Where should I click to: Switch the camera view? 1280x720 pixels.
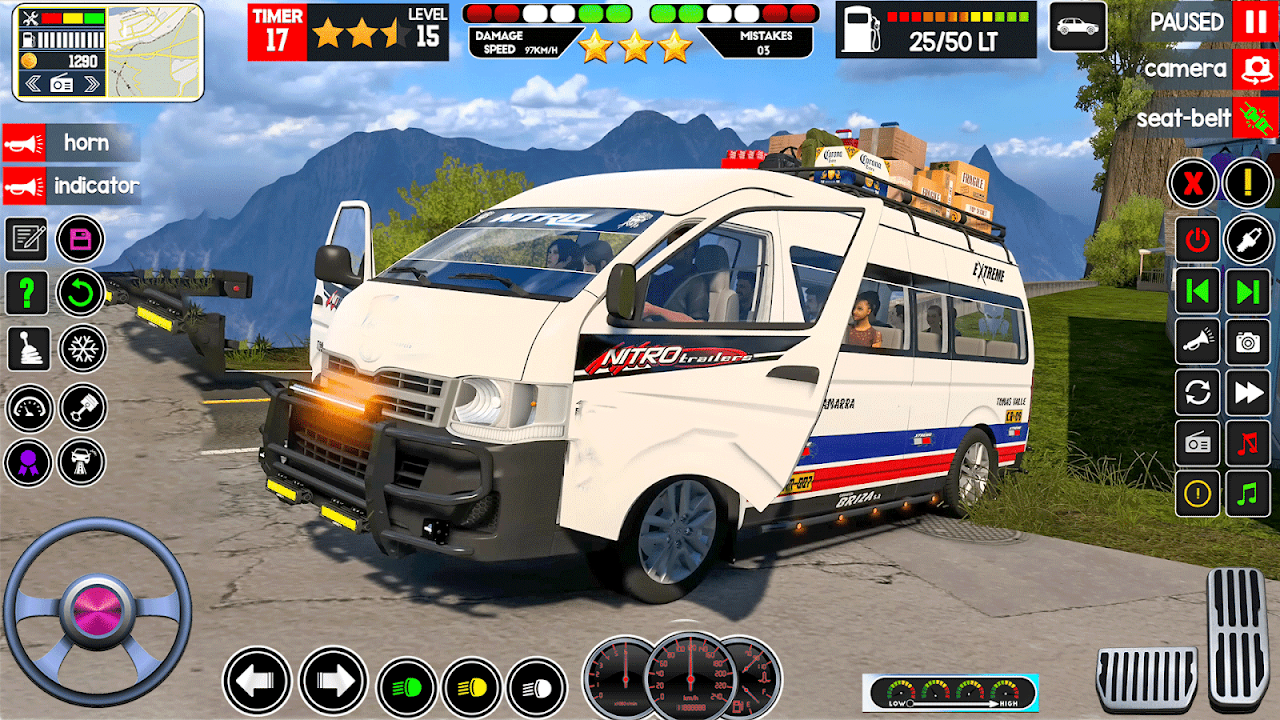[x=1254, y=69]
